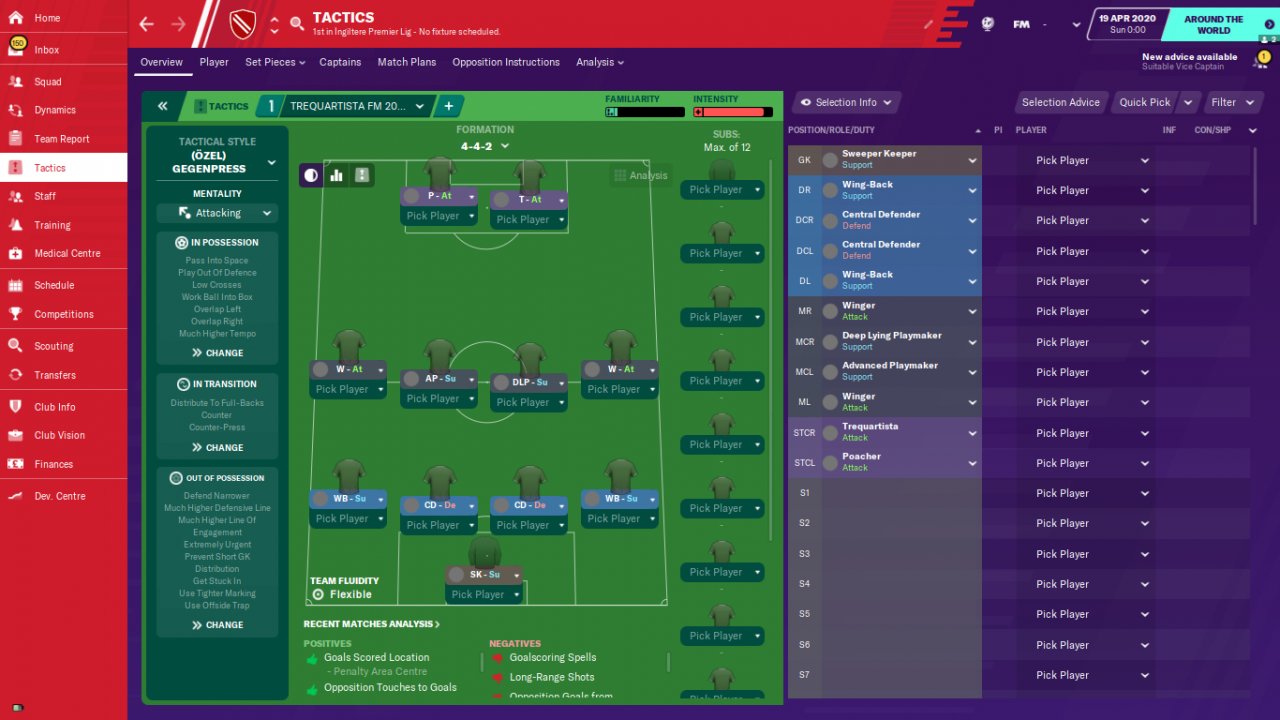Go to the Squad screen
1280x720 pixels.
pos(48,82)
